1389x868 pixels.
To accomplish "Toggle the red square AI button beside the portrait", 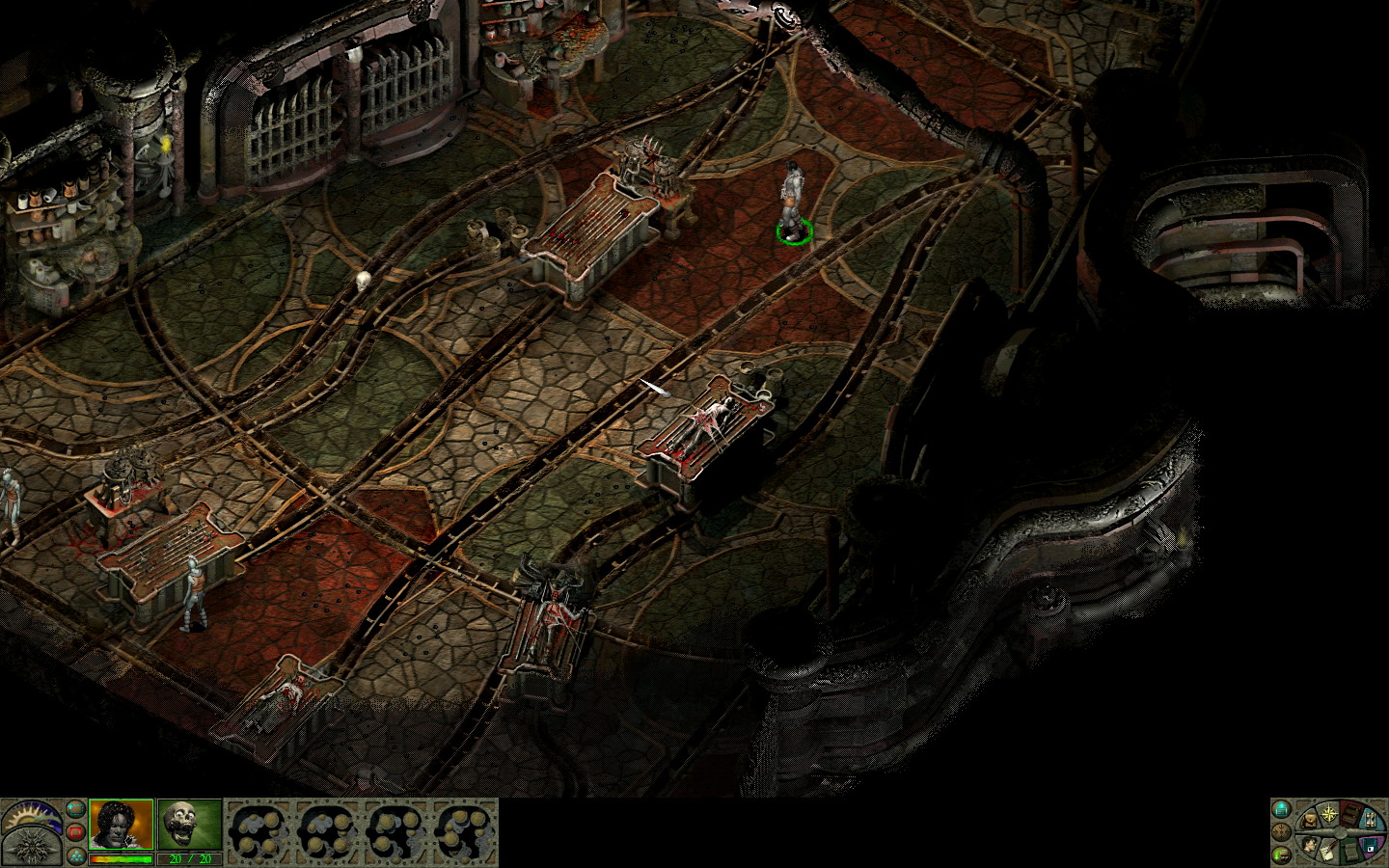I will coord(75,831).
